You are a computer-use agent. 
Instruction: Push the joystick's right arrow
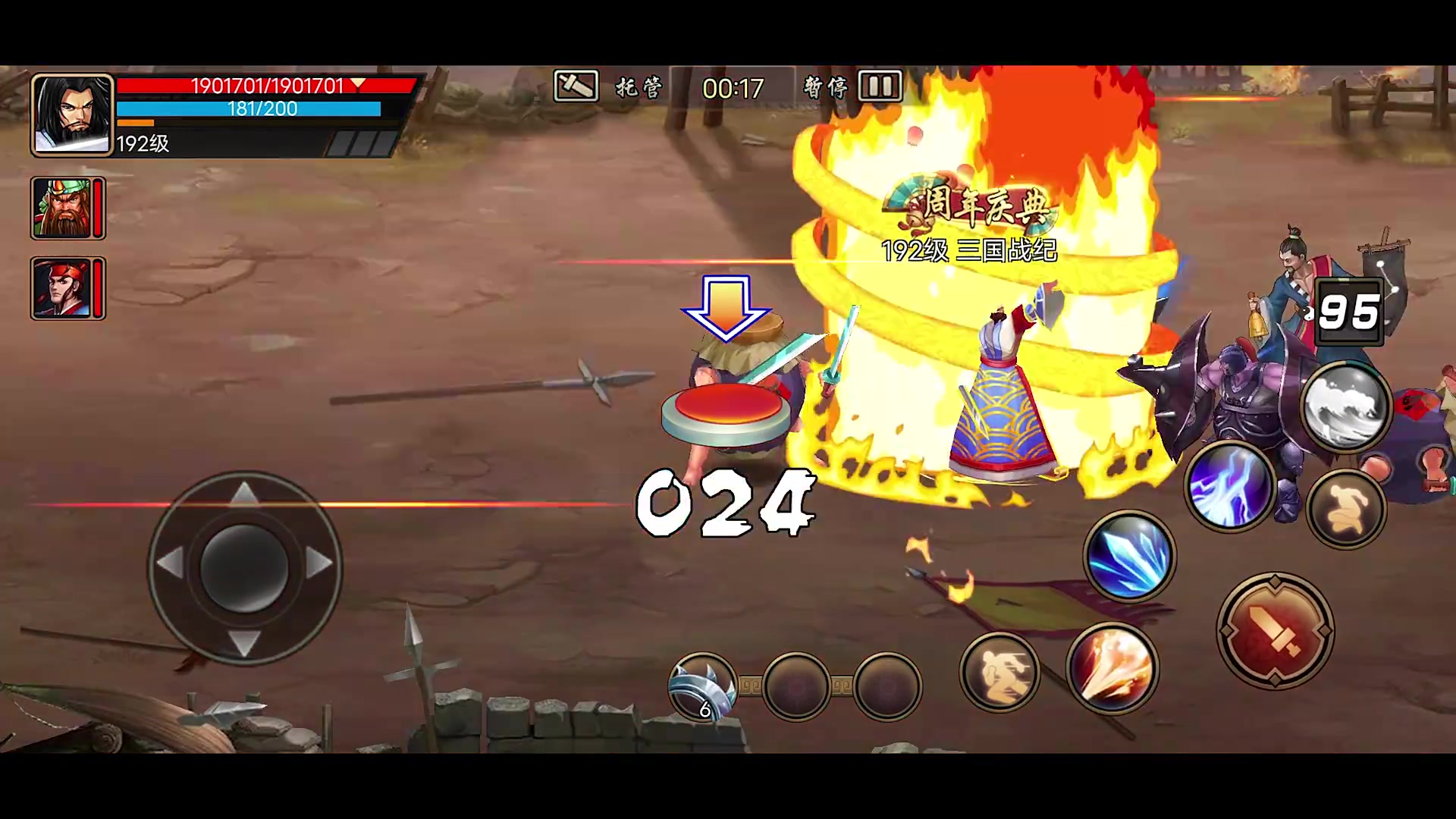pos(319,563)
